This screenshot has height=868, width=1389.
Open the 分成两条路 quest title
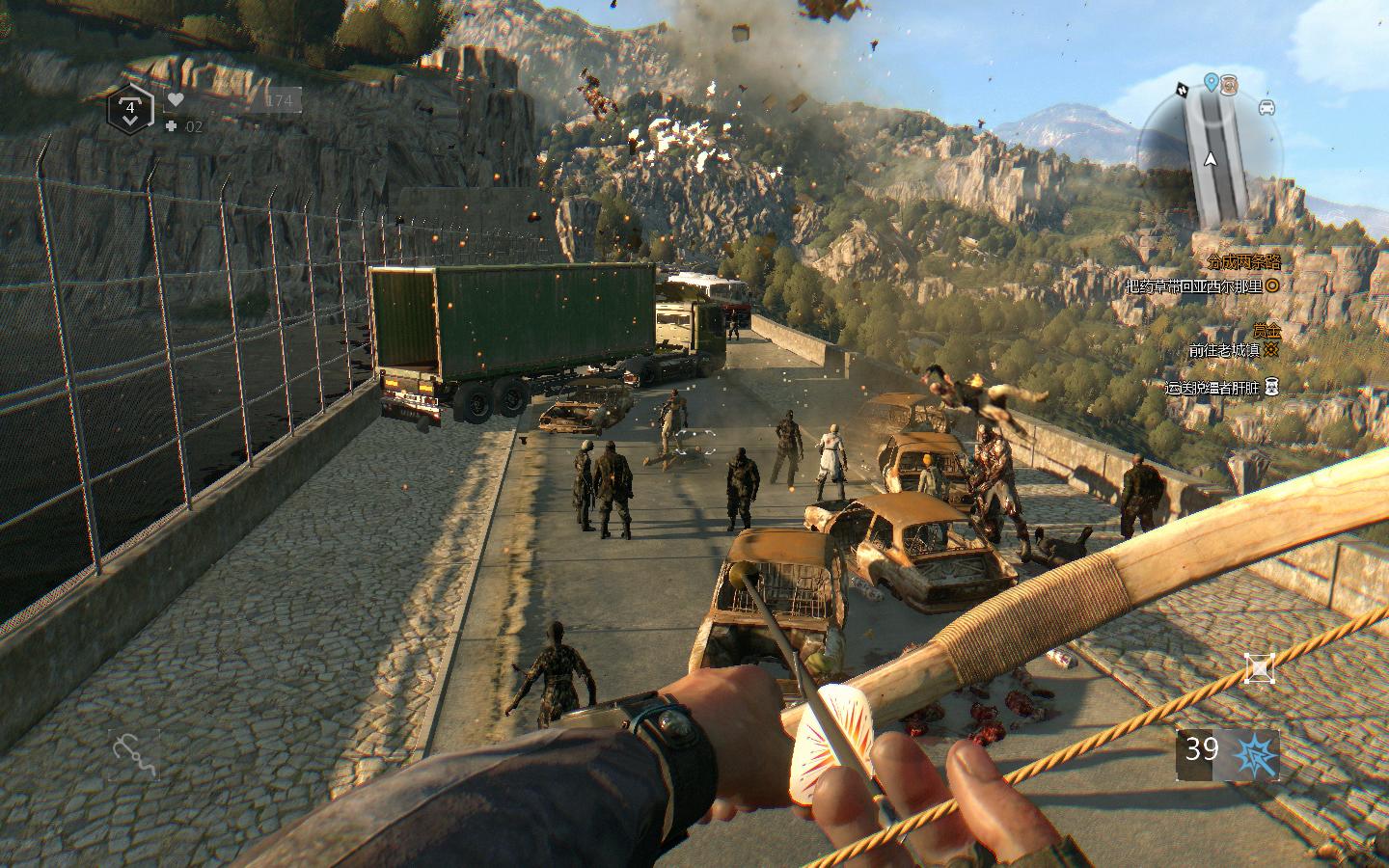pos(1243,262)
